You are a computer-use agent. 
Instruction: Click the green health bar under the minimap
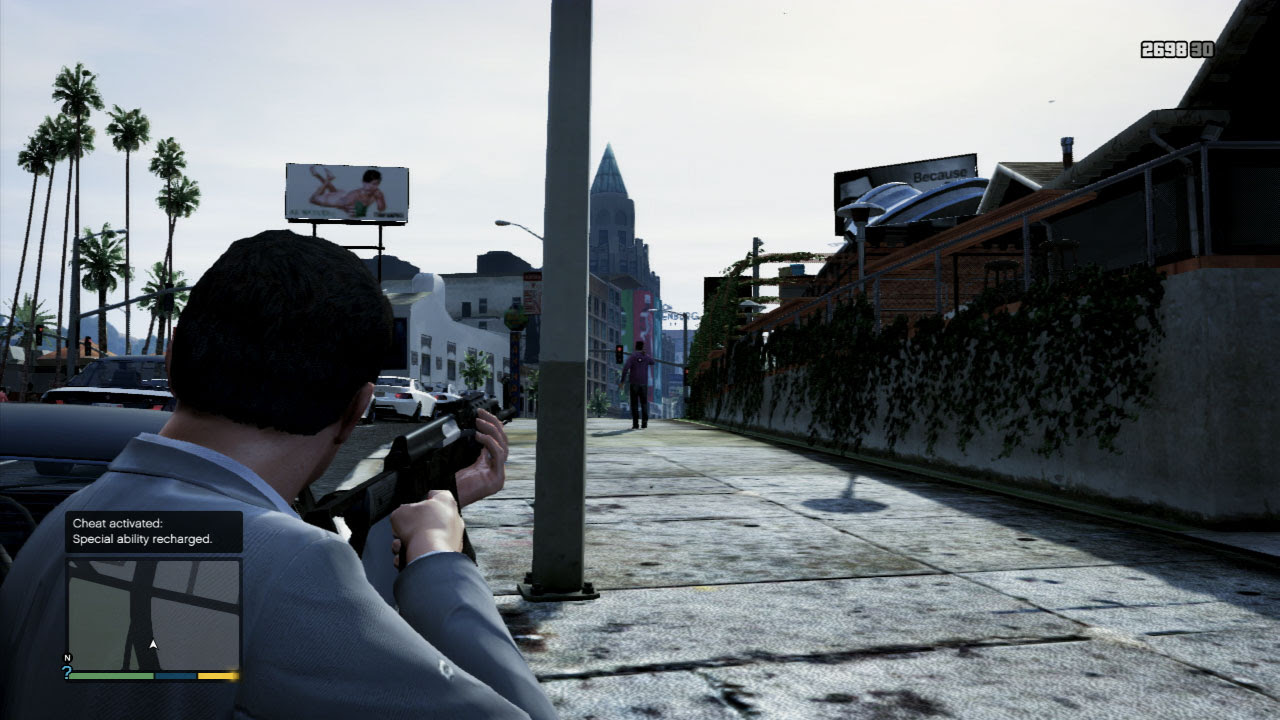(x=110, y=677)
